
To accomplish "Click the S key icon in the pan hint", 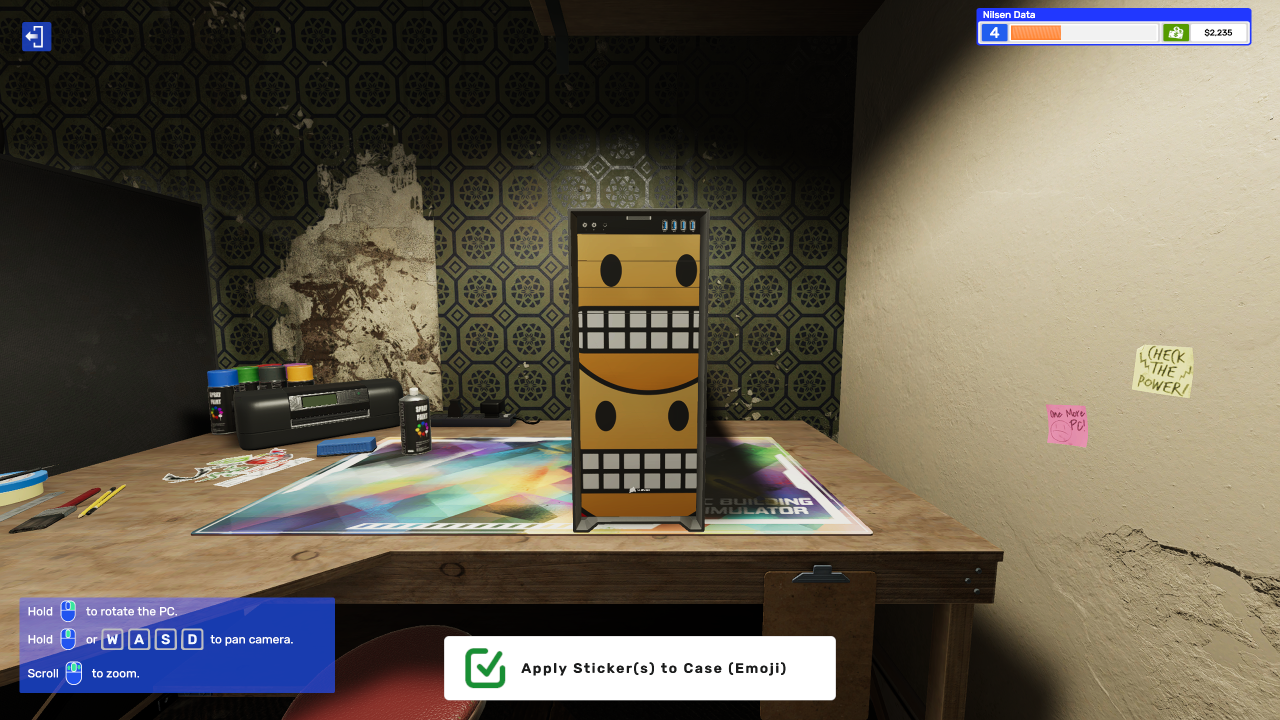I will pos(164,639).
